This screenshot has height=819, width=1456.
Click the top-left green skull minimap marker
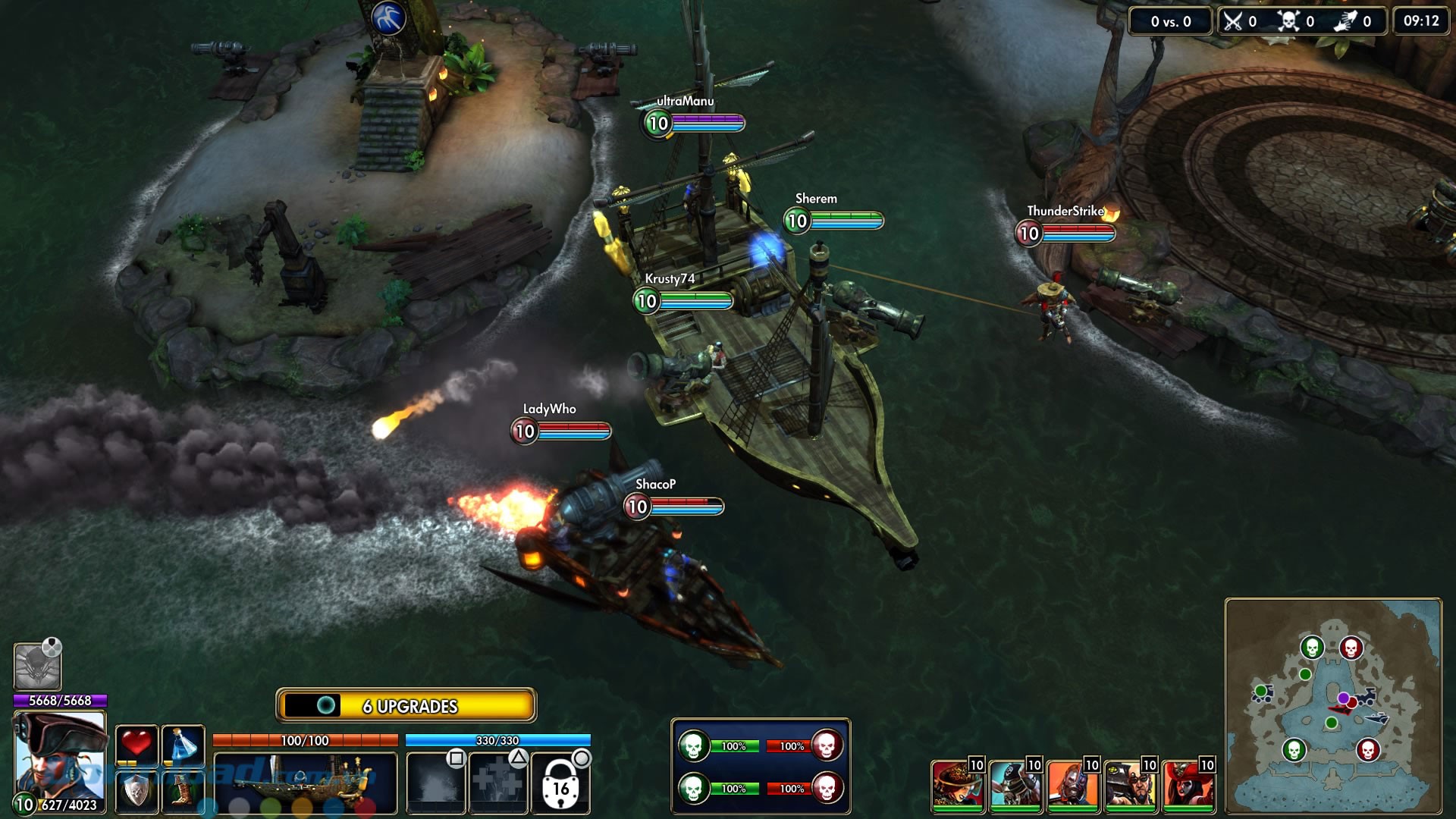(1312, 648)
